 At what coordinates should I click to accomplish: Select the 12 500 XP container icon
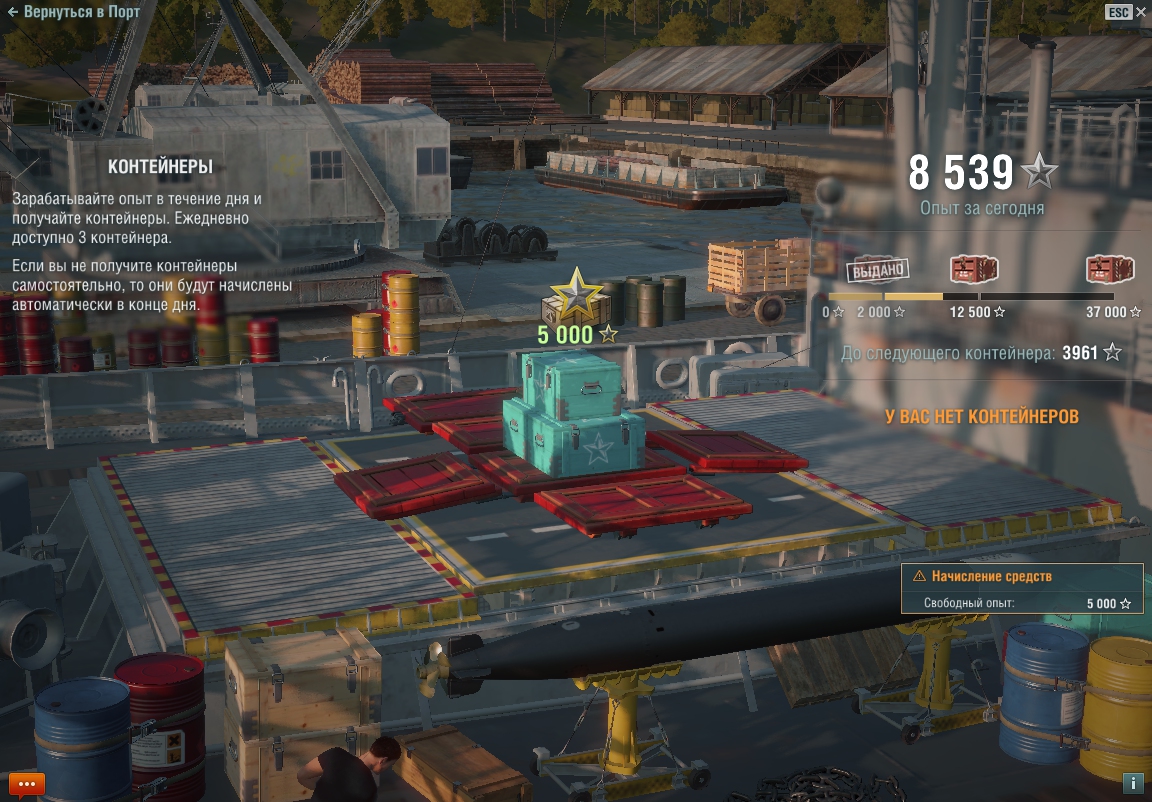(x=973, y=270)
